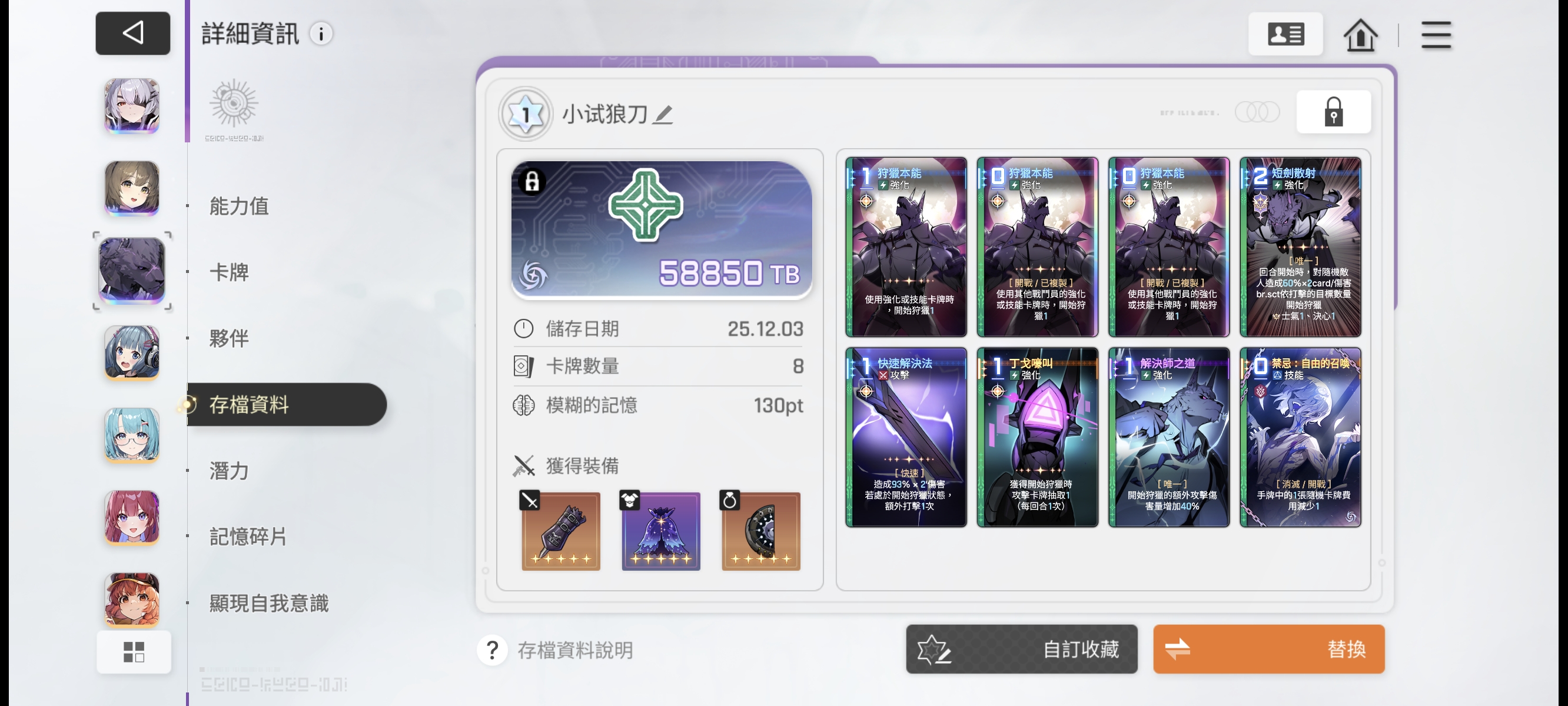Open the 能力值 menu item

[x=238, y=207]
